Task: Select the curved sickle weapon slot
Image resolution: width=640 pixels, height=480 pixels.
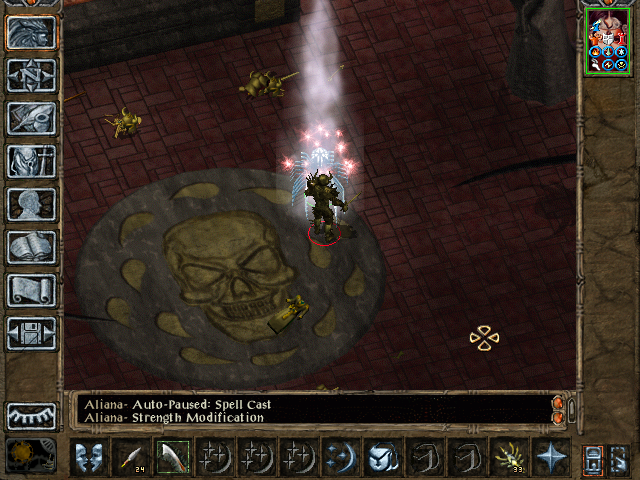Action: [172, 457]
